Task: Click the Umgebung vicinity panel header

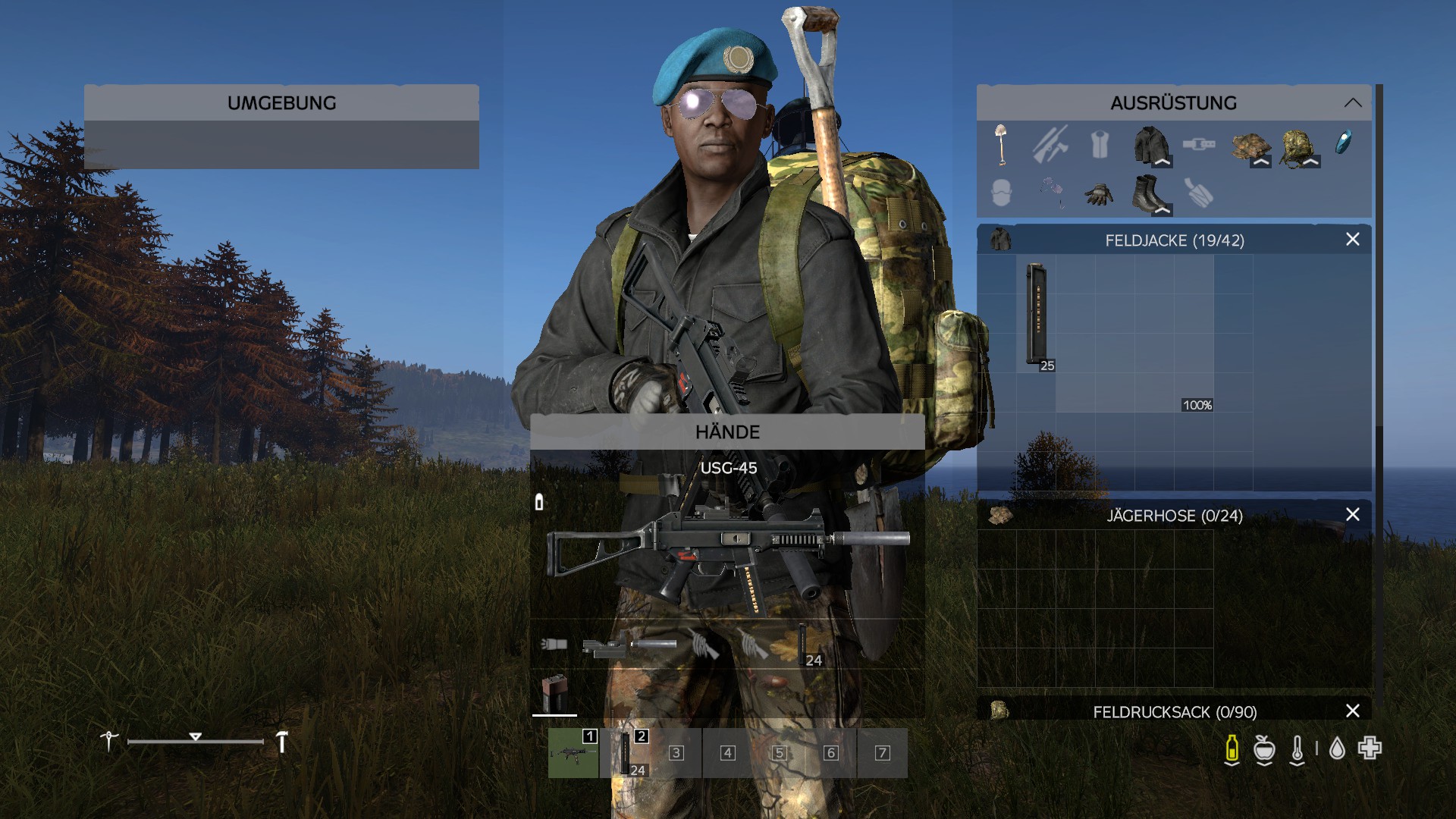Action: (281, 103)
